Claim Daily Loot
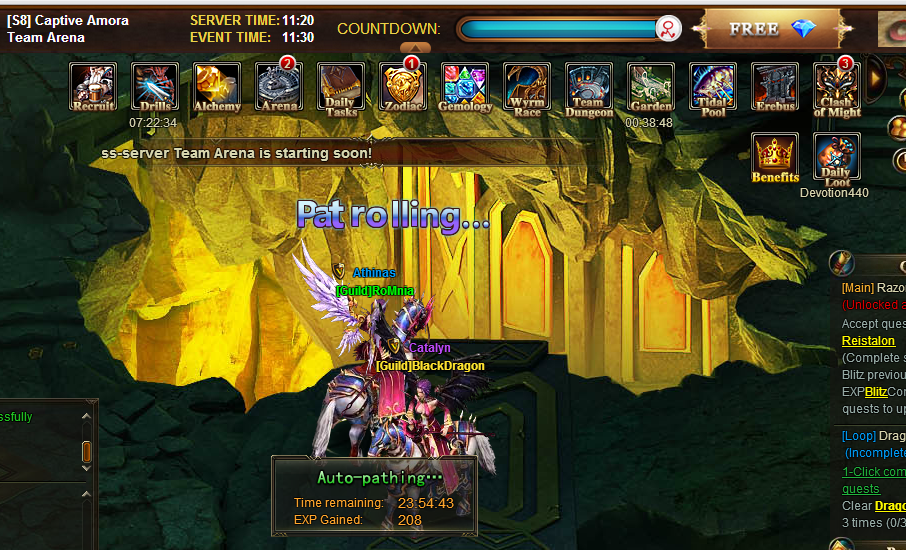 (837, 157)
